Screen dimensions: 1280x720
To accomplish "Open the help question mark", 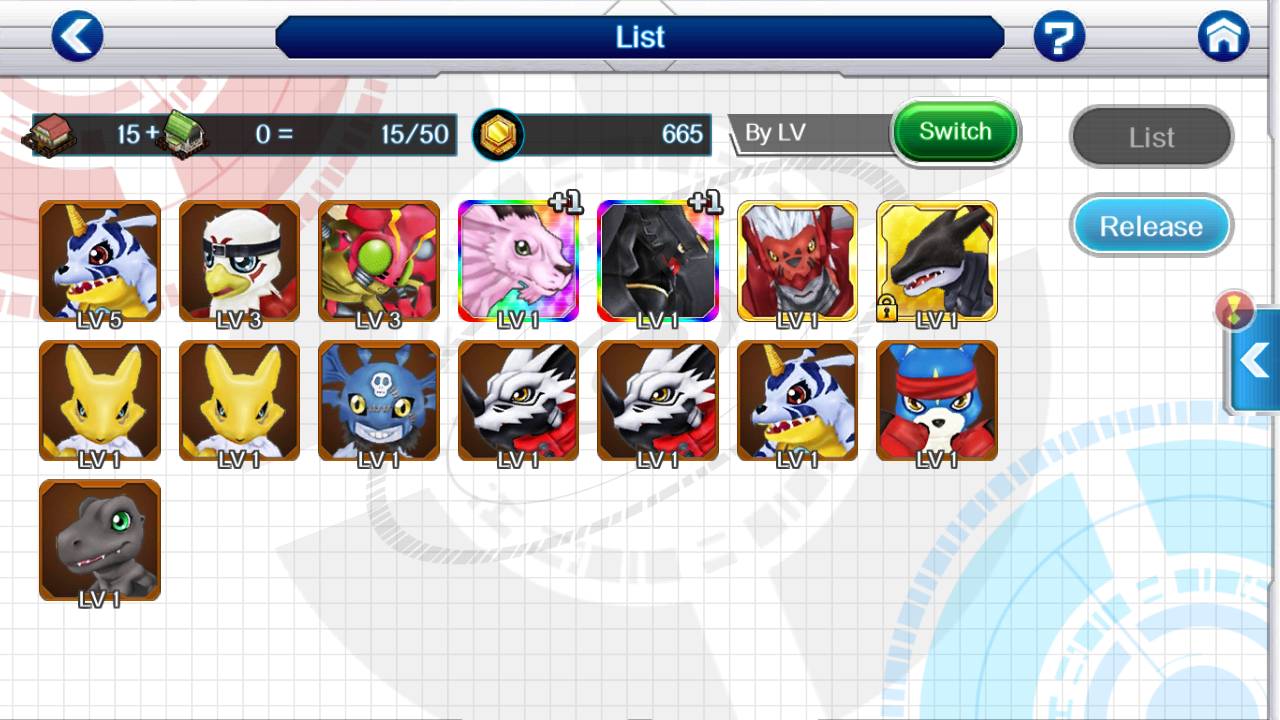I will (x=1059, y=37).
